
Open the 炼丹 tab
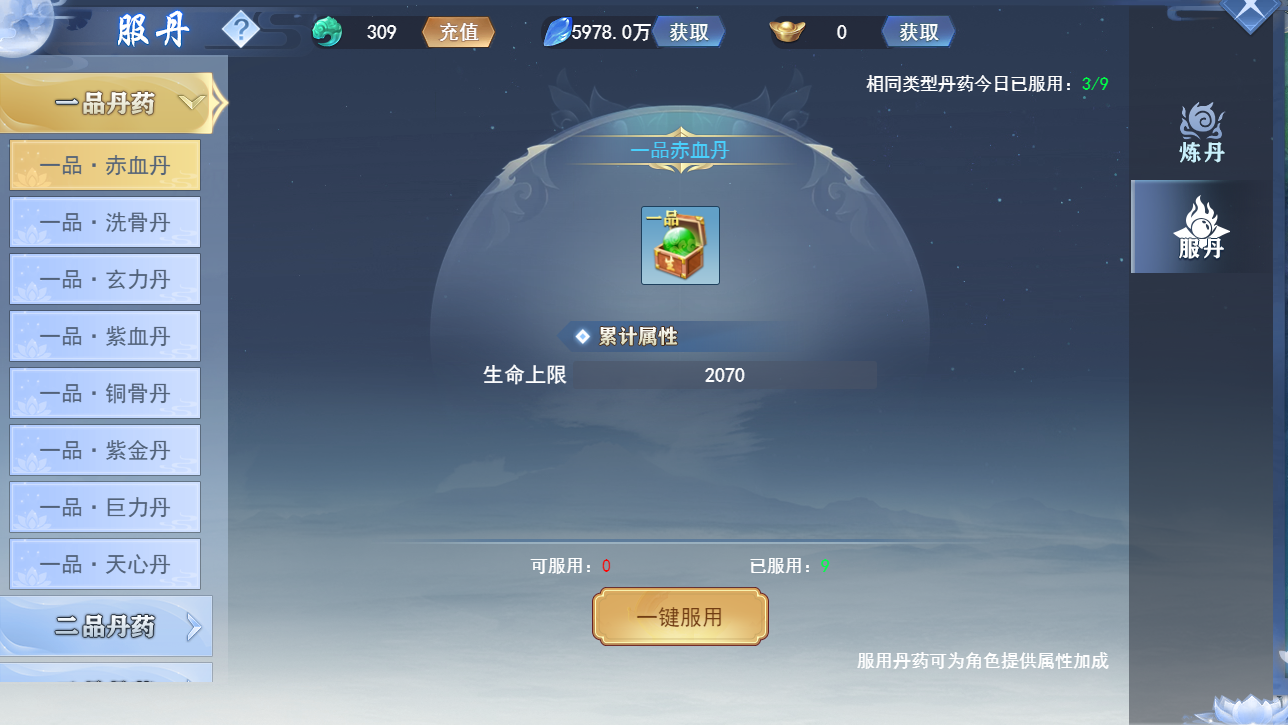point(1201,133)
